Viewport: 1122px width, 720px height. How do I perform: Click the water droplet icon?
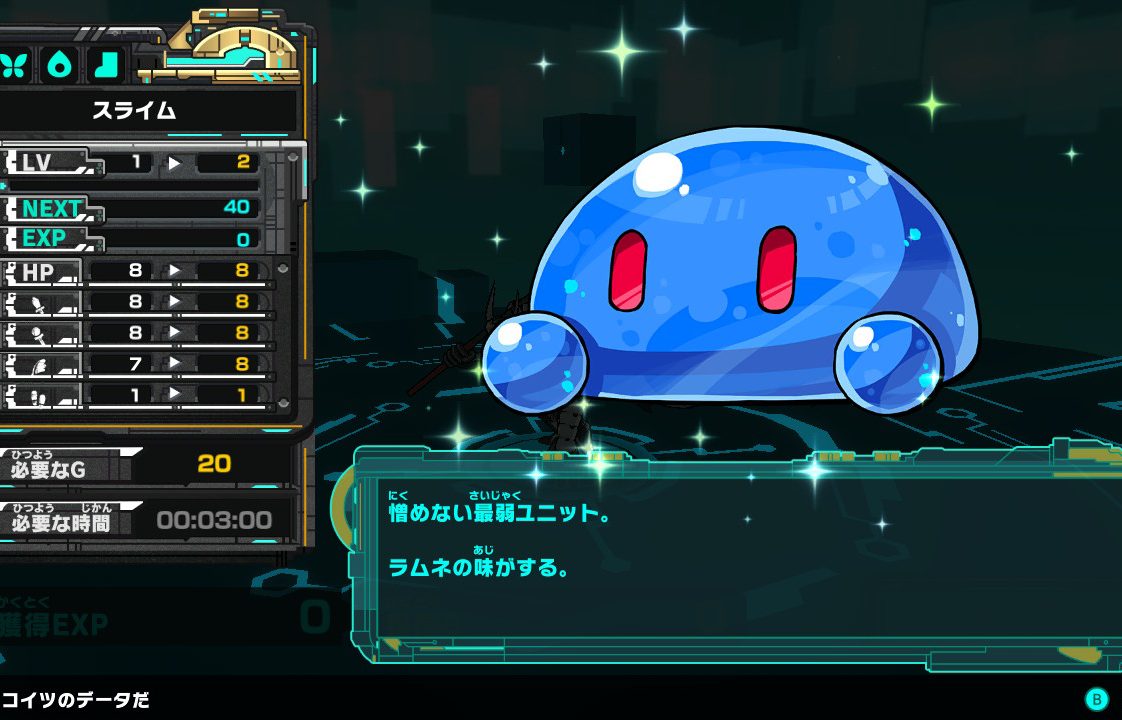point(61,65)
